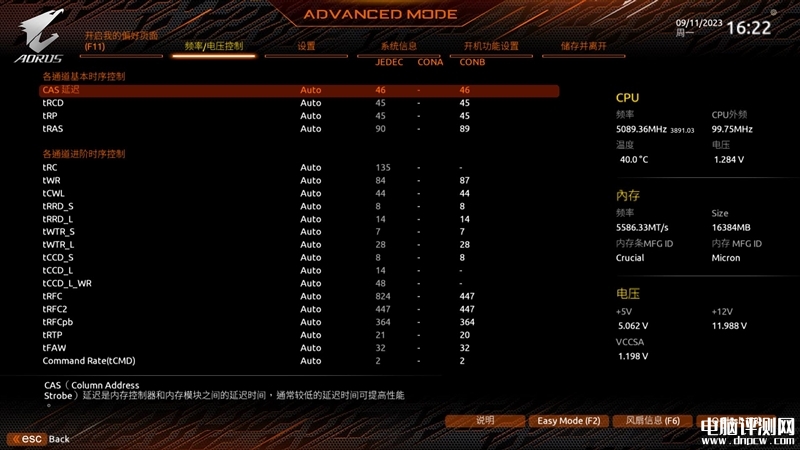The height and width of the screenshot is (450, 800).
Task: Open the 频率/电压控制 tab
Action: (x=213, y=46)
